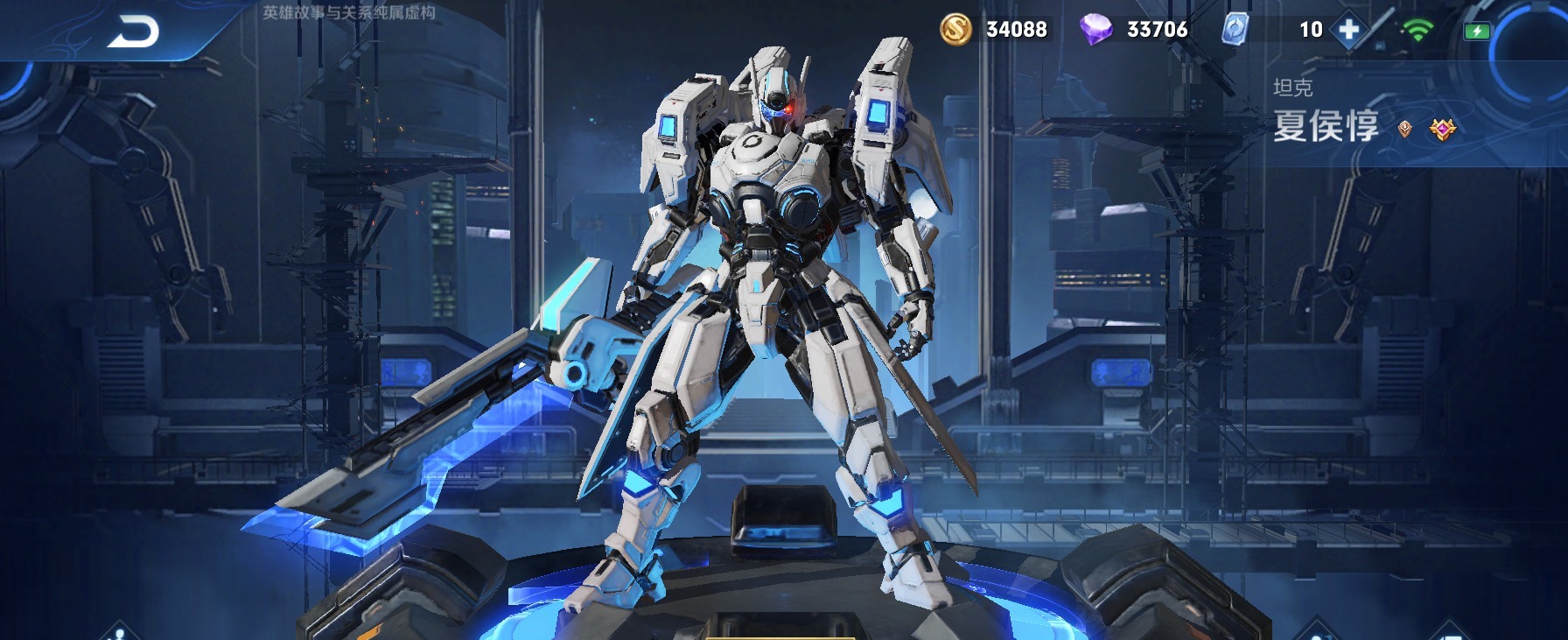Tap the gold coin currency icon
Image resolution: width=1568 pixels, height=640 pixels.
click(955, 30)
